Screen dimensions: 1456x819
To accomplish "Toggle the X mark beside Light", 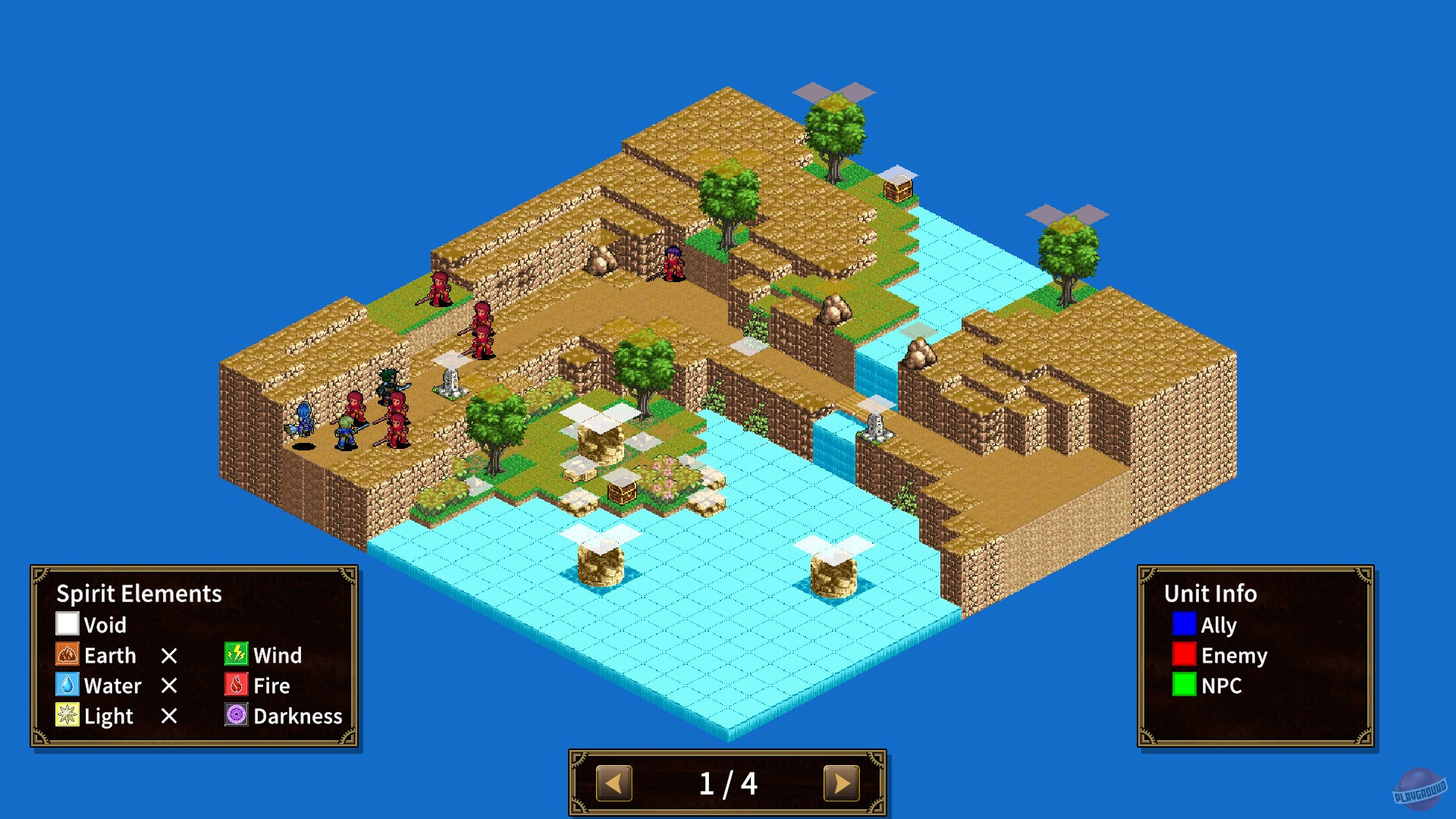I will coord(171,716).
